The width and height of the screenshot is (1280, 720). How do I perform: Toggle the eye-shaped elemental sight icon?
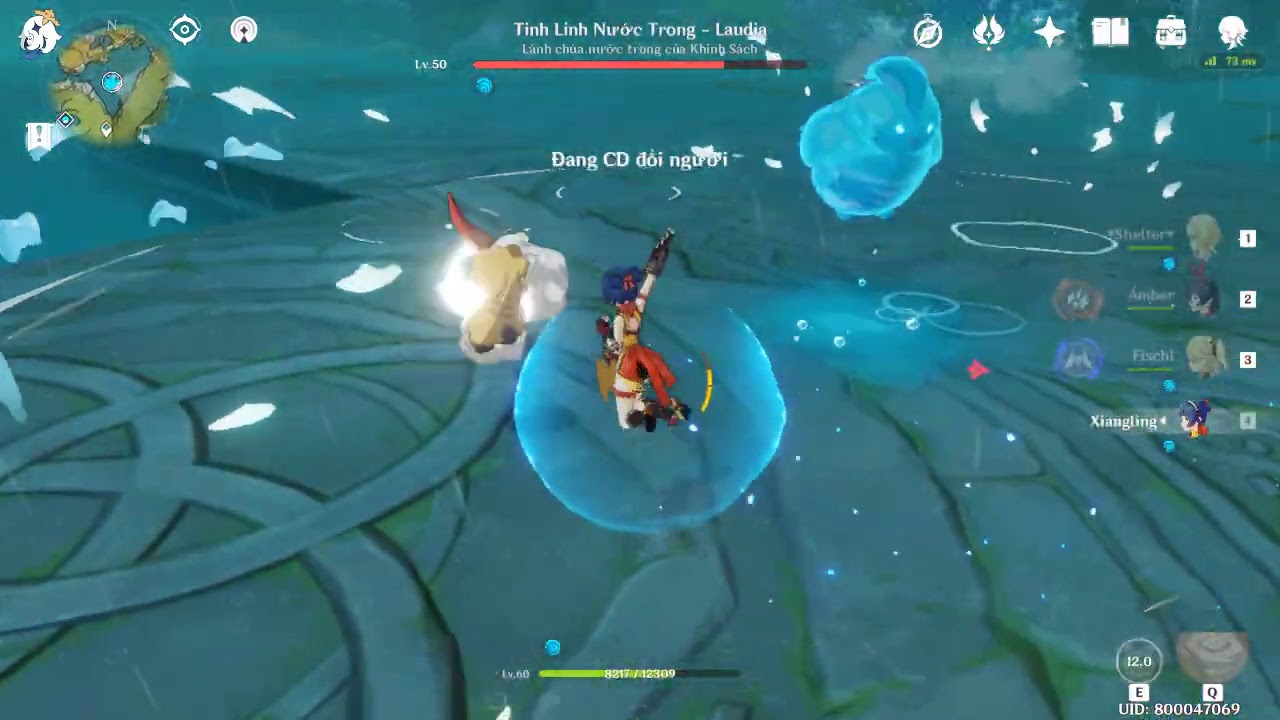click(x=185, y=30)
